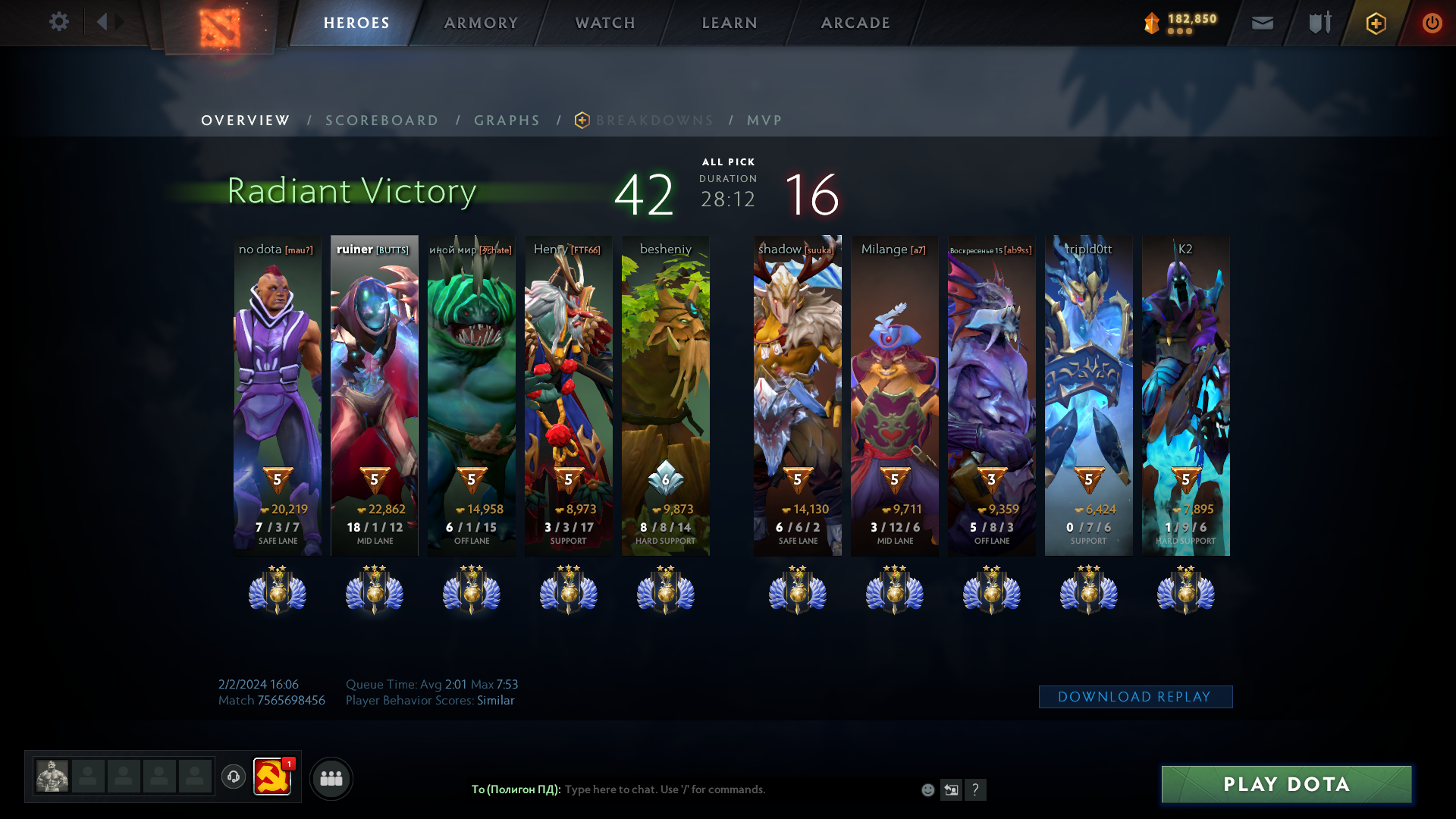
Task: Download the match replay
Action: tap(1135, 697)
